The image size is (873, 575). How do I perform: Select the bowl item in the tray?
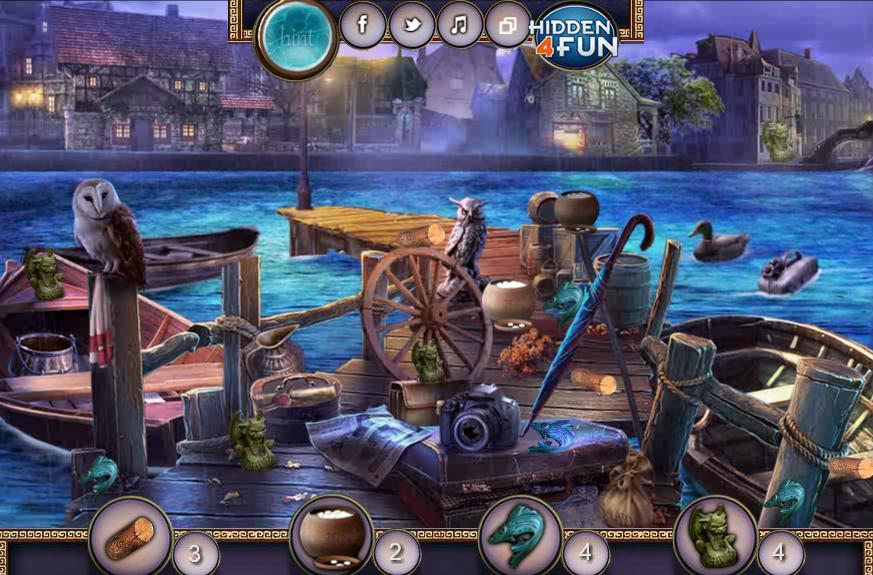point(331,535)
